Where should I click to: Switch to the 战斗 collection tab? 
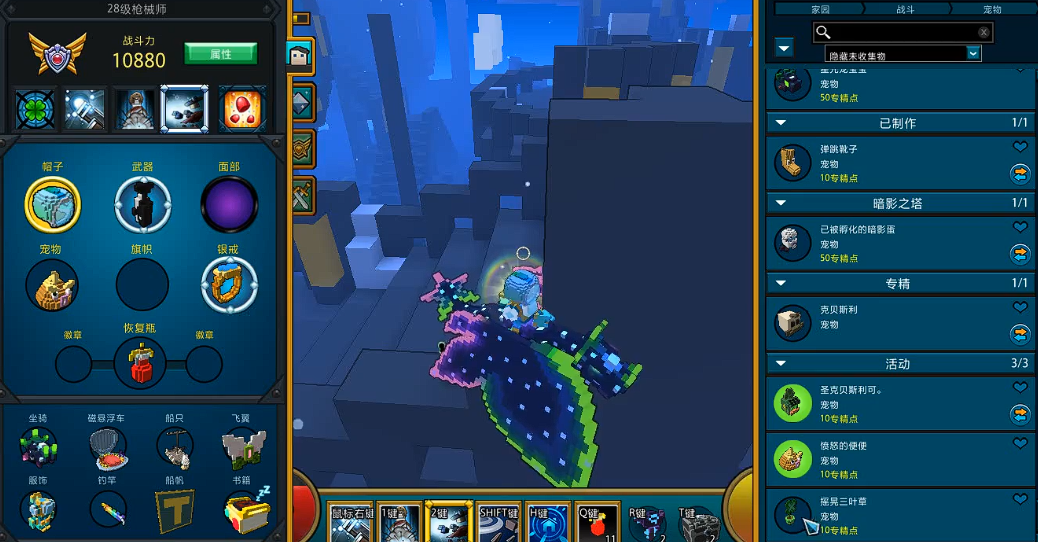904,9
